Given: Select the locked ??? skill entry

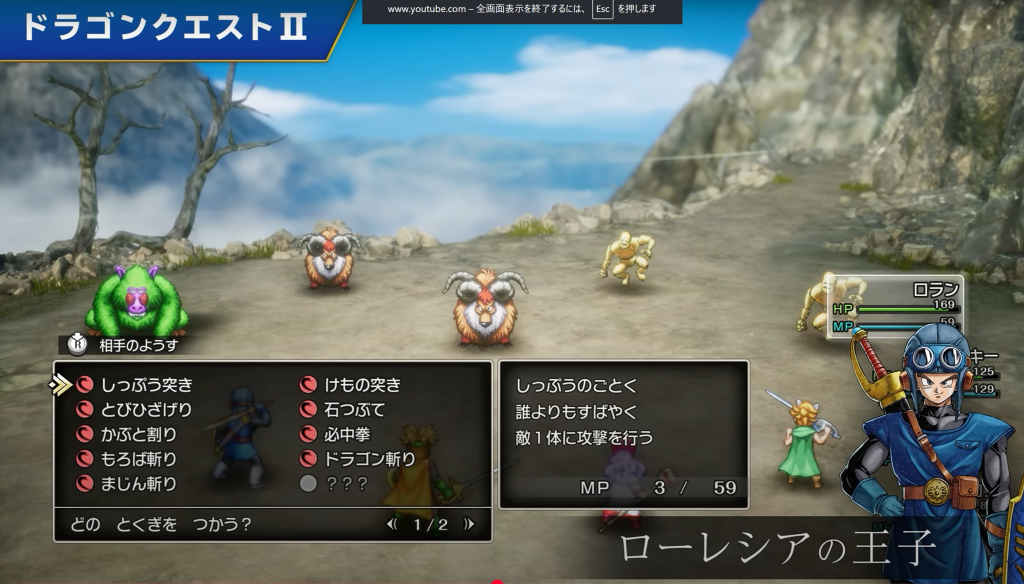Looking at the screenshot, I should tap(346, 484).
